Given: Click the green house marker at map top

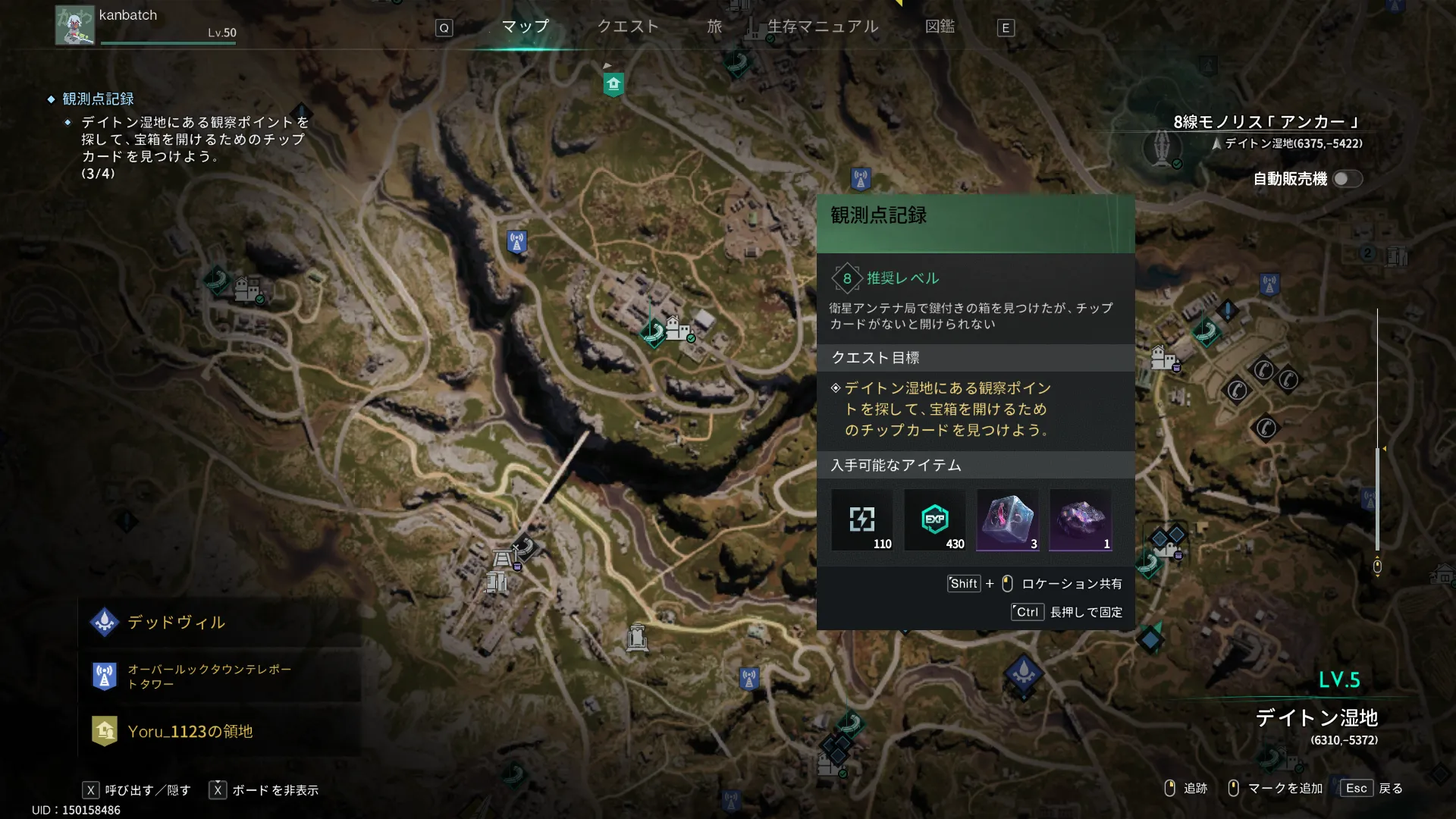Looking at the screenshot, I should click(x=613, y=84).
